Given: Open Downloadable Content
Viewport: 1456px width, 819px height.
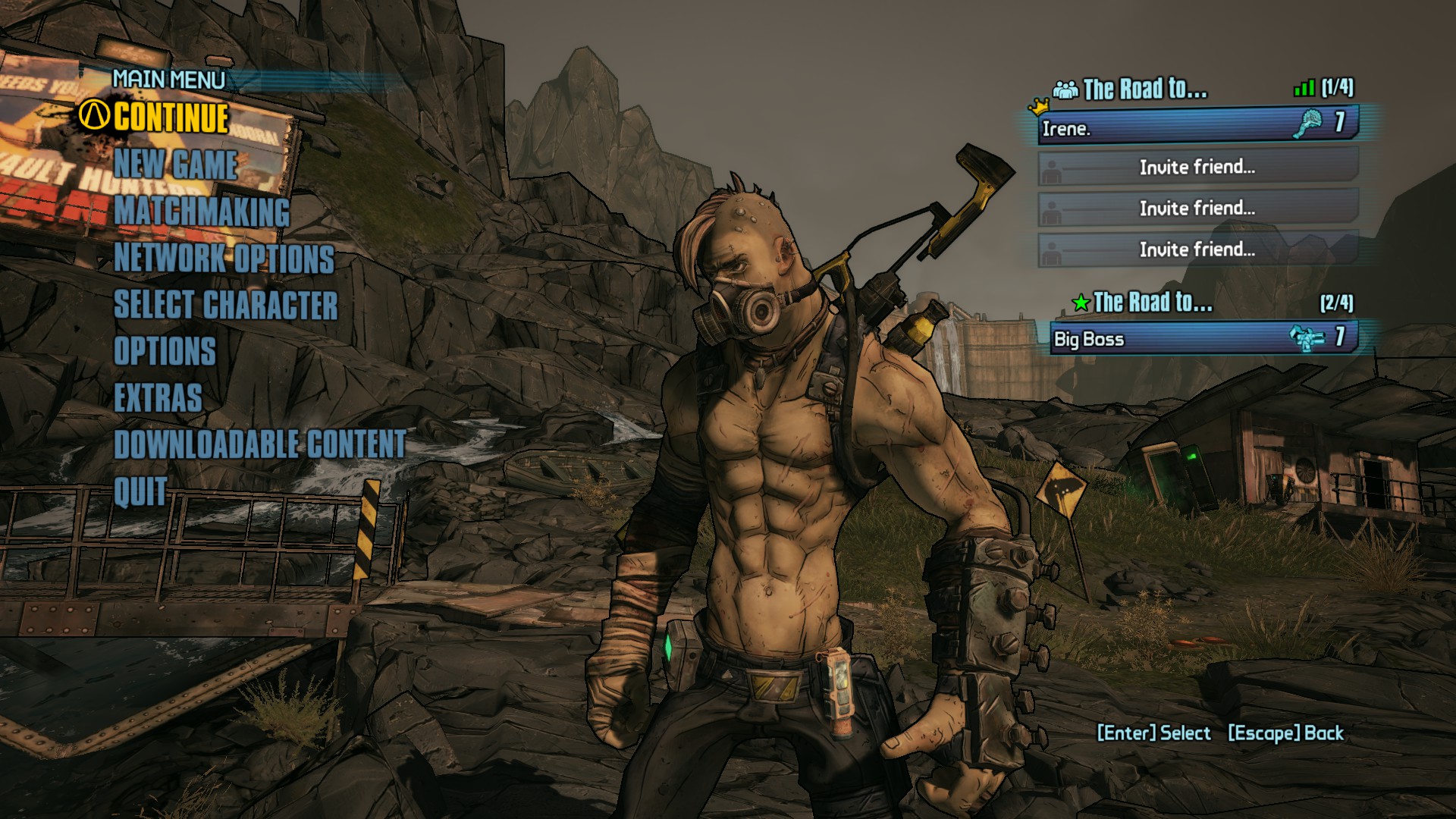Looking at the screenshot, I should (x=260, y=444).
